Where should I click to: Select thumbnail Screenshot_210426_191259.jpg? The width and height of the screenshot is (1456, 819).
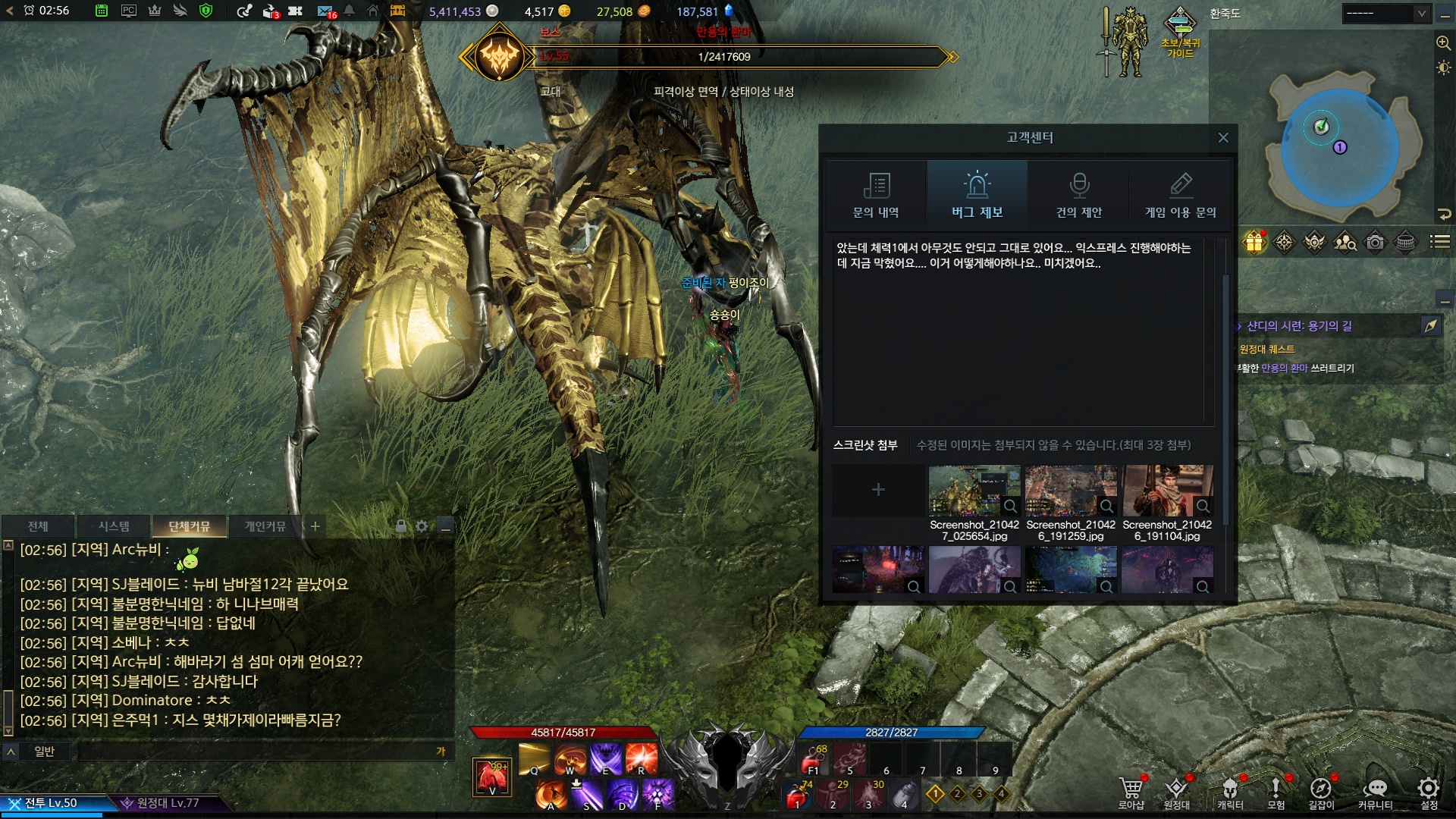coord(1071,491)
